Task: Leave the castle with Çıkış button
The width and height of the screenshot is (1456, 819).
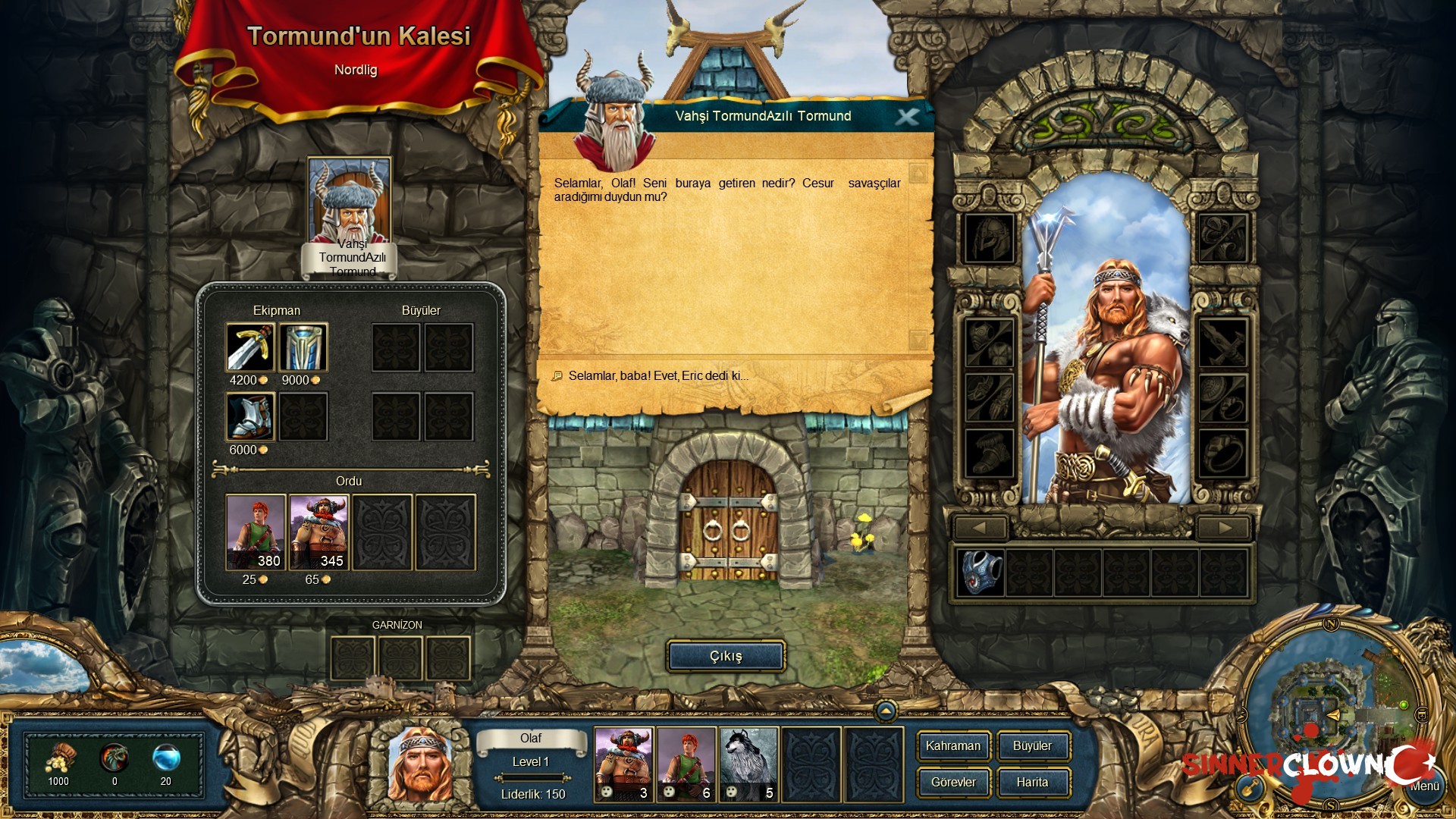Action: 726,656
